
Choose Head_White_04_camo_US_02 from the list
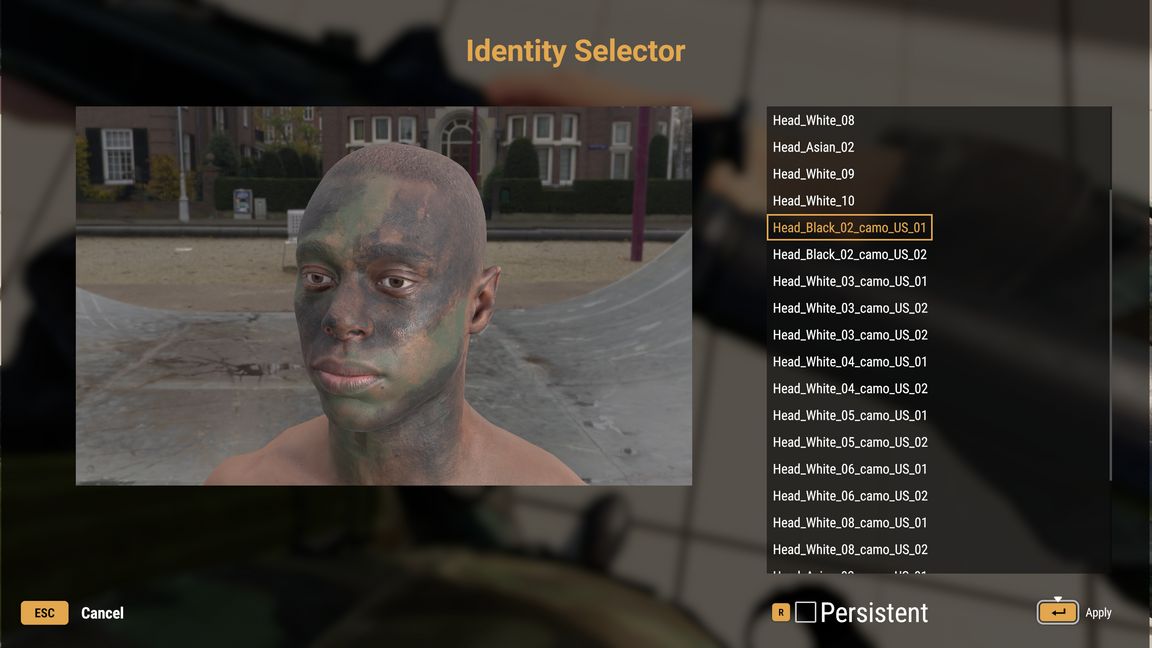[849, 389]
